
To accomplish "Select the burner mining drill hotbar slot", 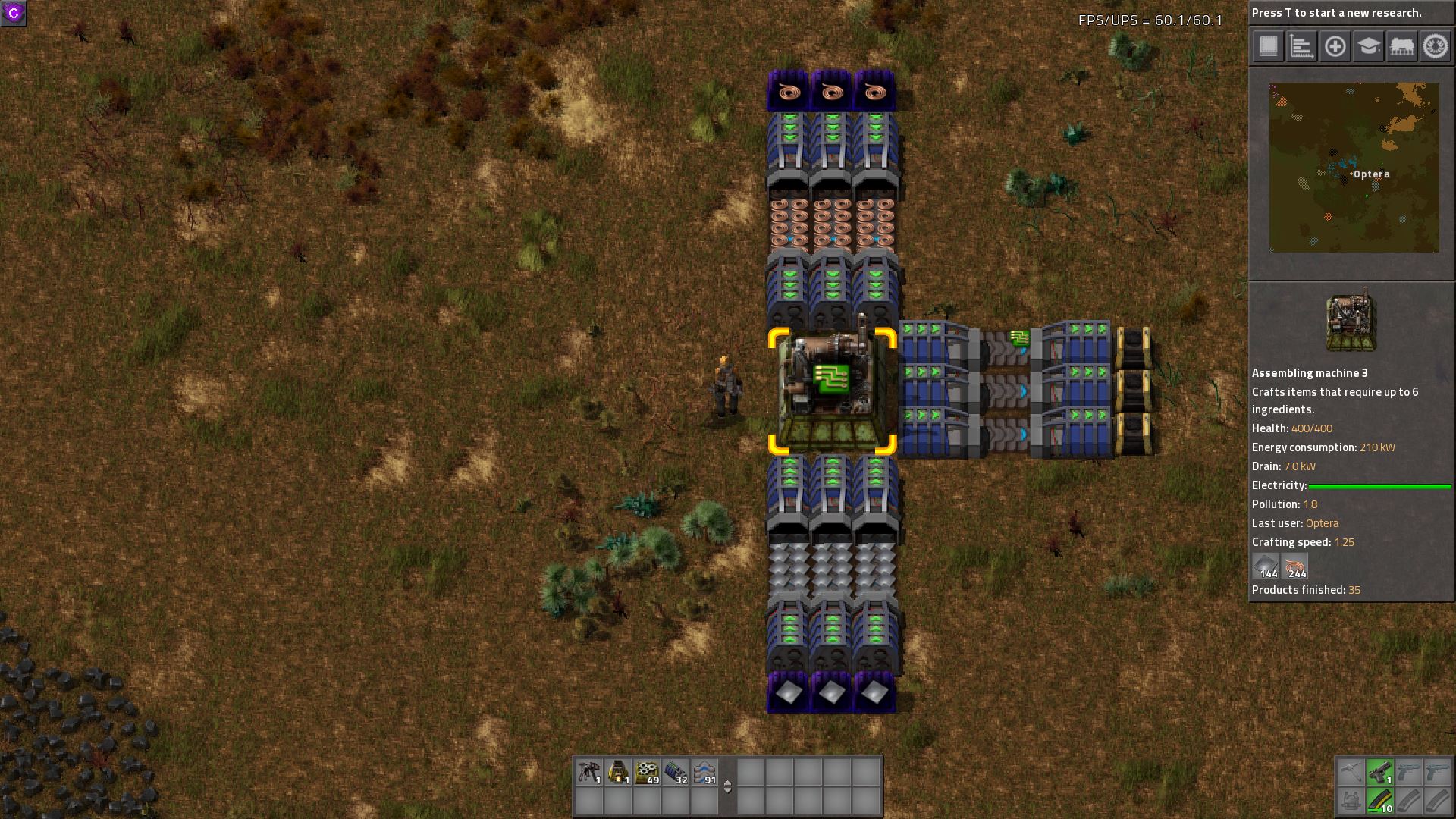I will (589, 772).
